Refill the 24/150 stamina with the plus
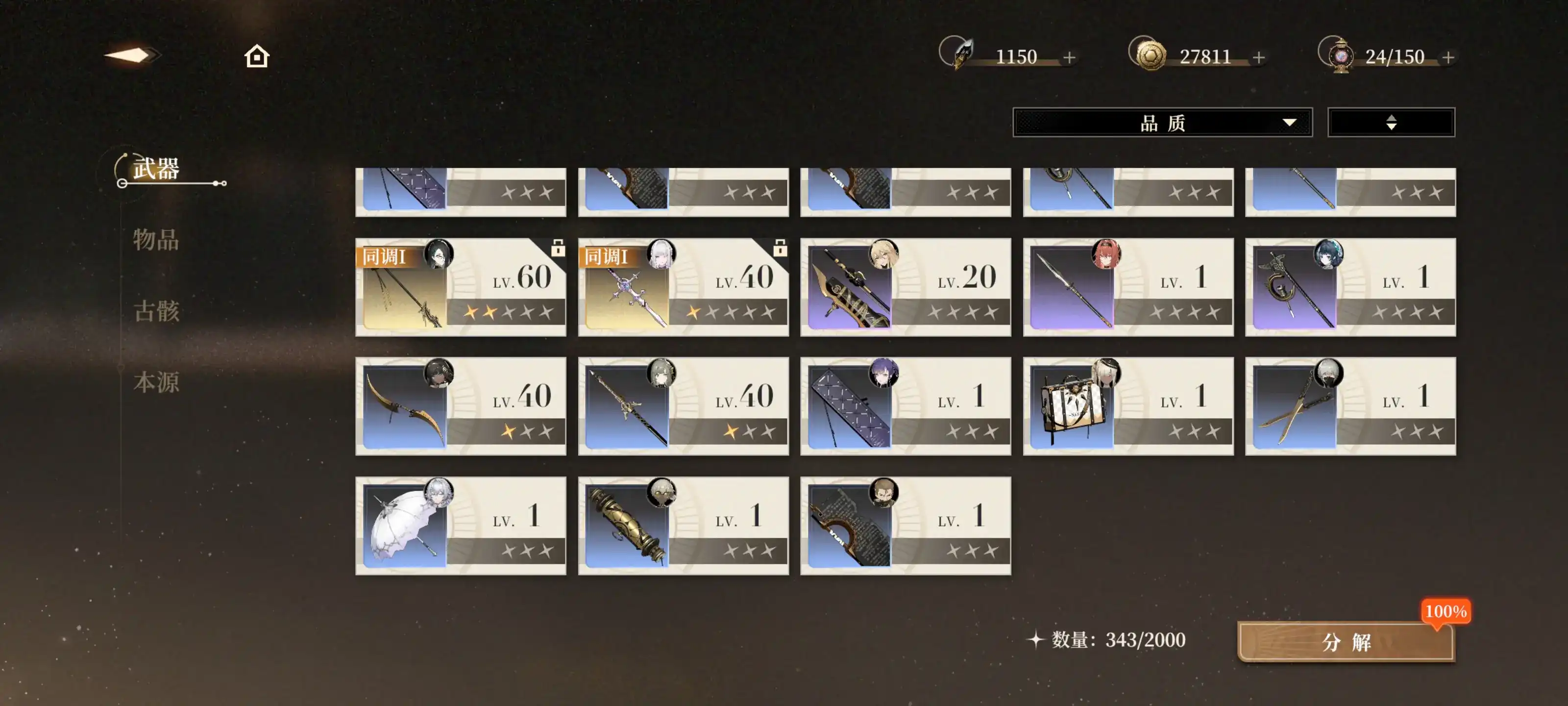The width and height of the screenshot is (1568, 706). 1448,57
